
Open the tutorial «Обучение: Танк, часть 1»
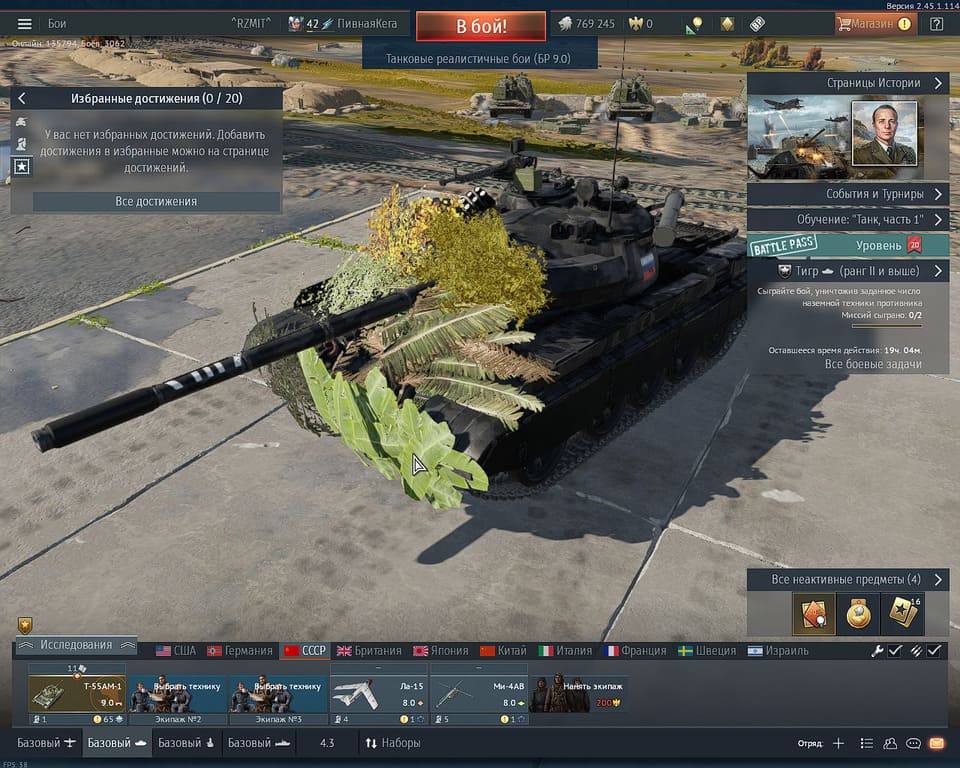[848, 219]
